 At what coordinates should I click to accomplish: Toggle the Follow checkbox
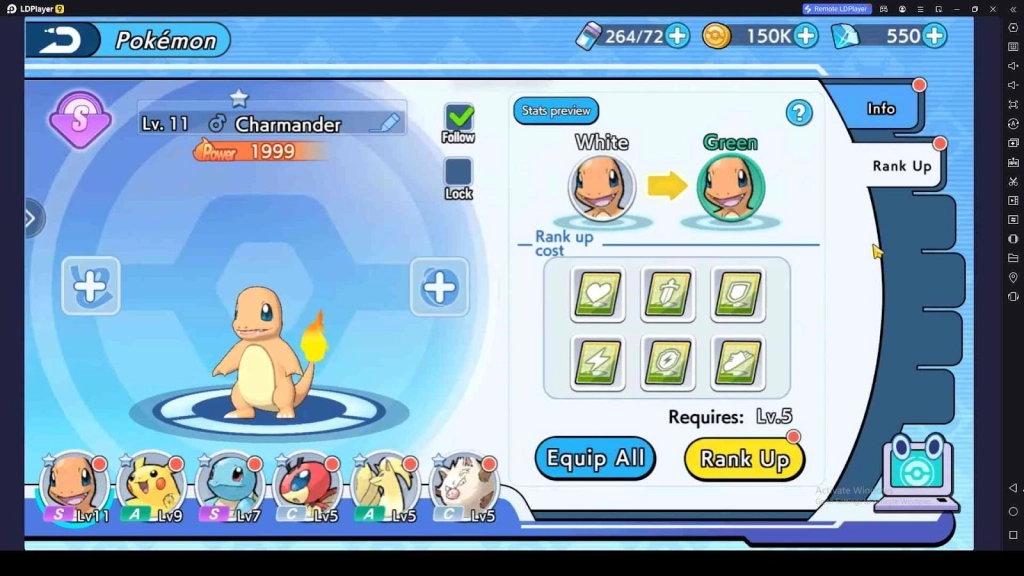(x=458, y=118)
